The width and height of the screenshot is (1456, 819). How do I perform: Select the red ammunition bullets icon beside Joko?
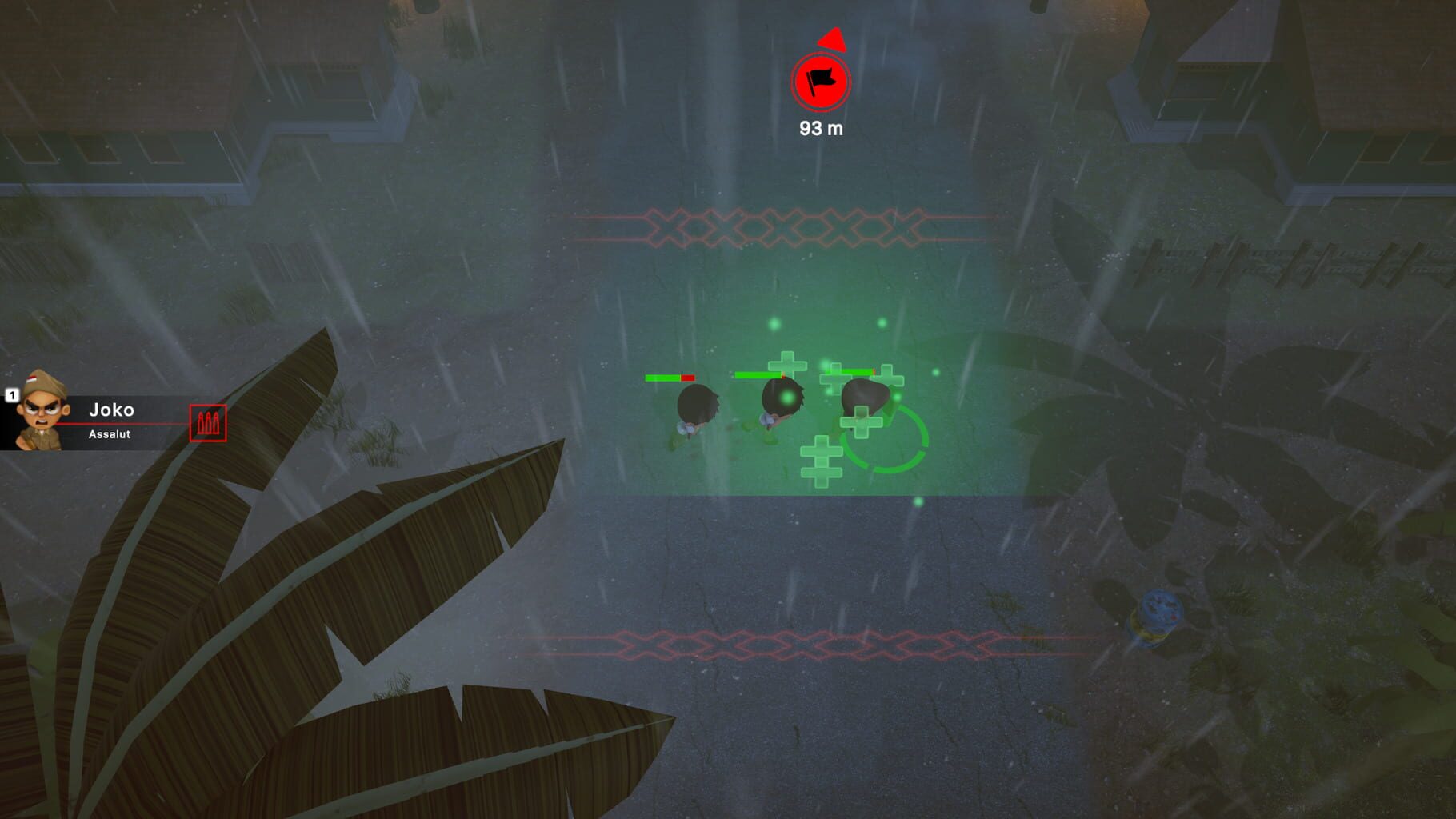point(207,421)
